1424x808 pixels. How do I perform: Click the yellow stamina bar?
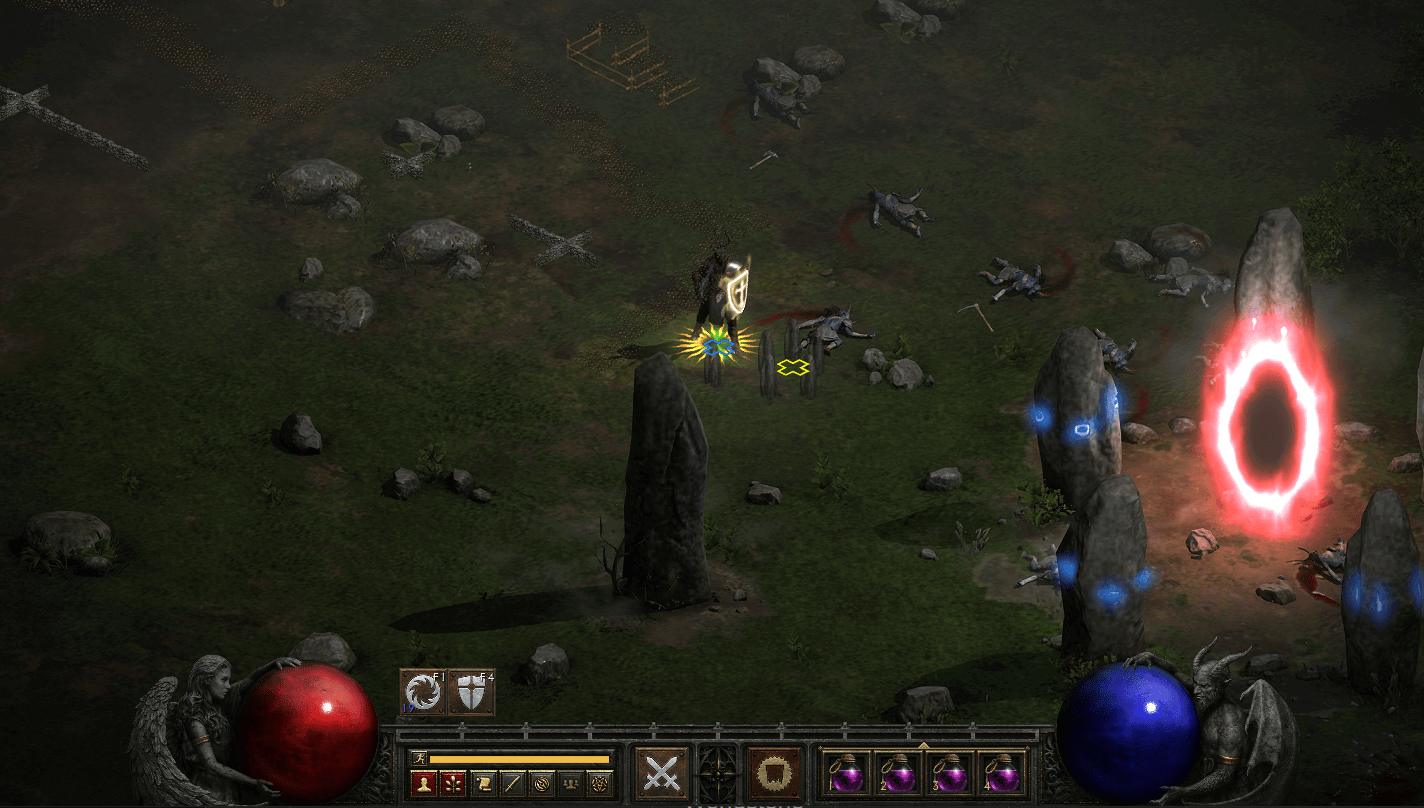[x=520, y=759]
